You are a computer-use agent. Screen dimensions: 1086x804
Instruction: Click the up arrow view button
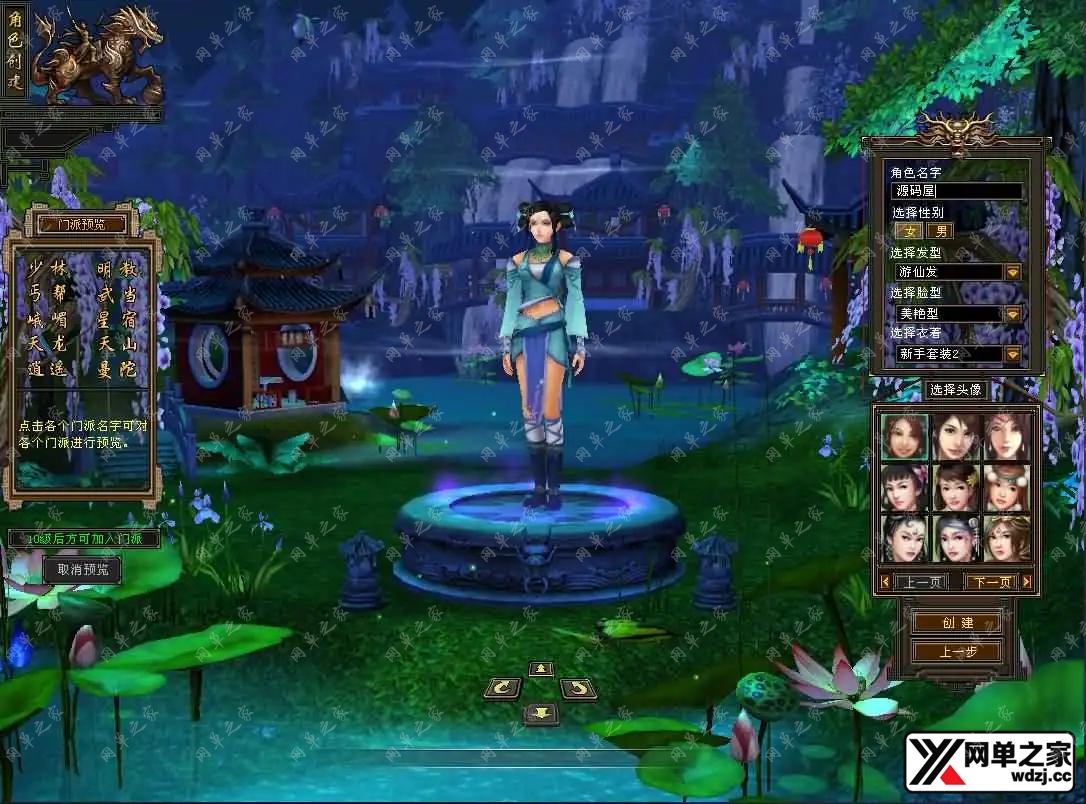(x=541, y=668)
